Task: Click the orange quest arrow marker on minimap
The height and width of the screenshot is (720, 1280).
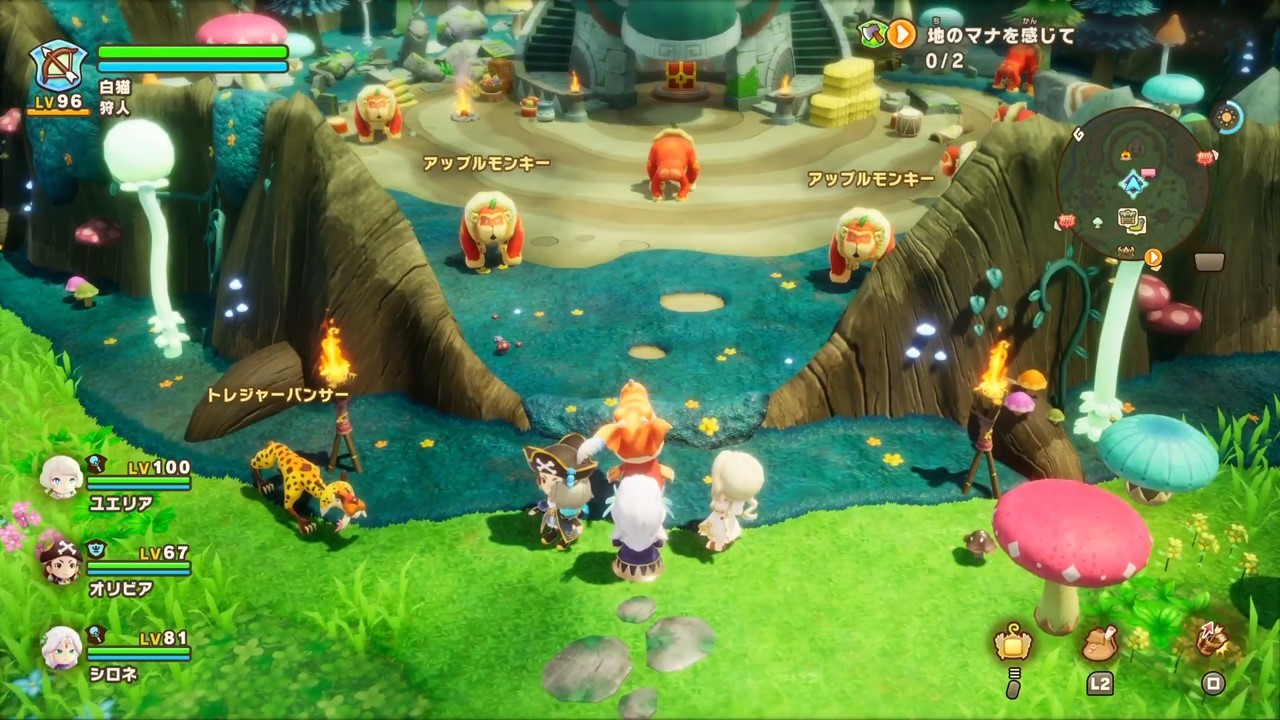Action: pyautogui.click(x=1153, y=257)
